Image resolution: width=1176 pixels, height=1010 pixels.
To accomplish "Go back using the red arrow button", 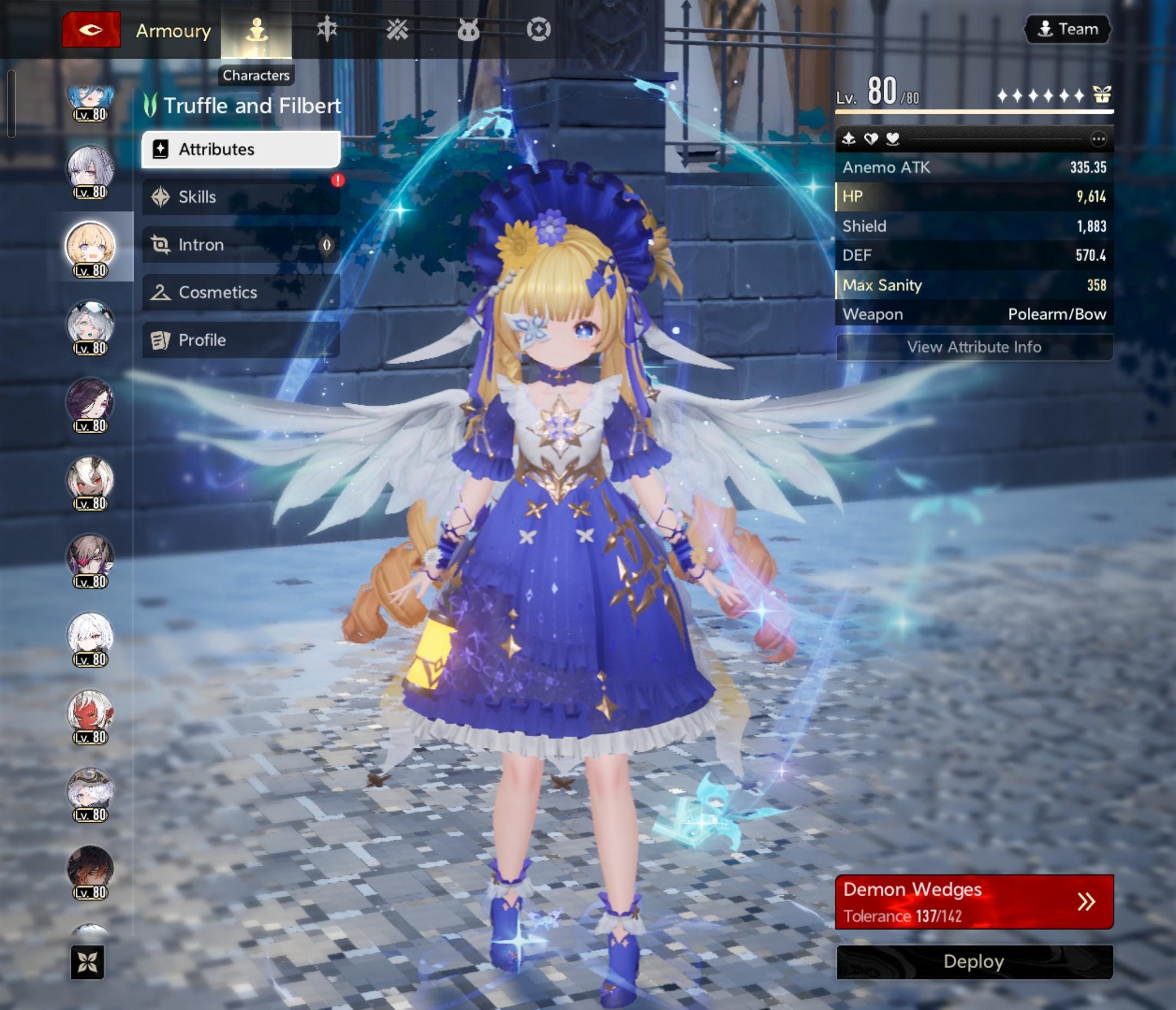I will point(91,29).
